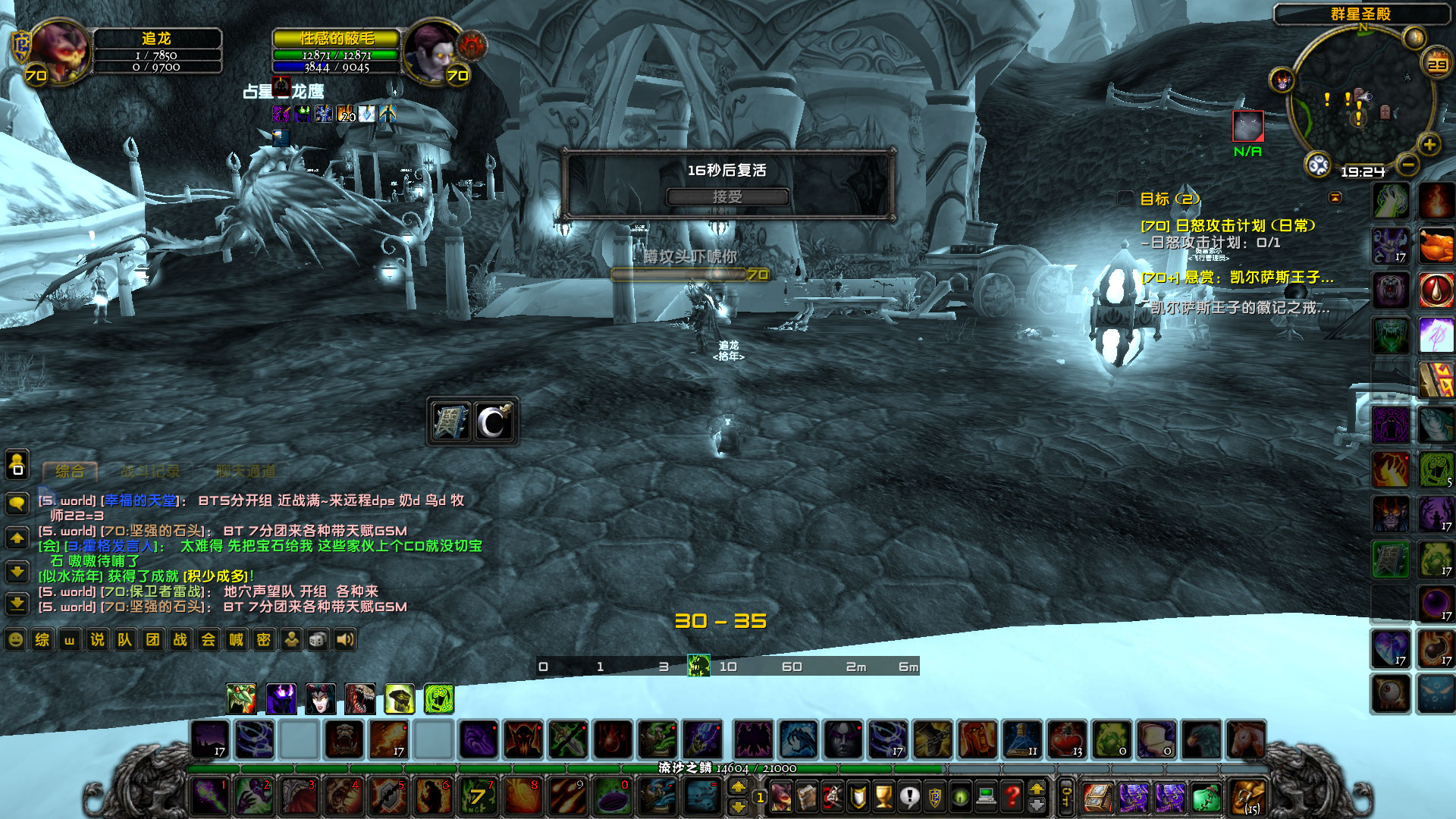Toggle the speaker sound icon in the chat bar
Screen dimensions: 1456x819
pyautogui.click(x=345, y=640)
